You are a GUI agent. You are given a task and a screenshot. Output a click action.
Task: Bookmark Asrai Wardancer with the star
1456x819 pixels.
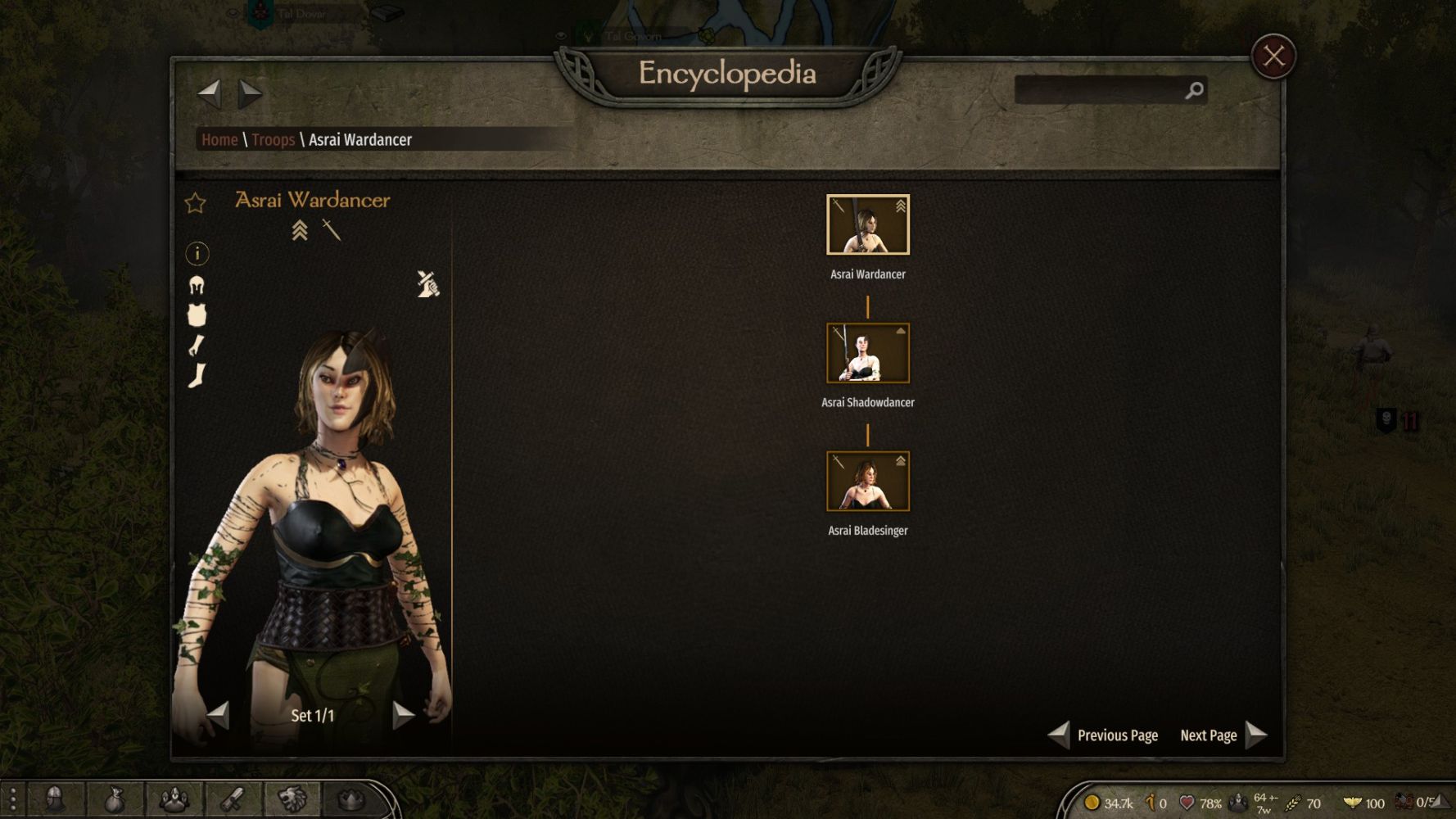196,202
